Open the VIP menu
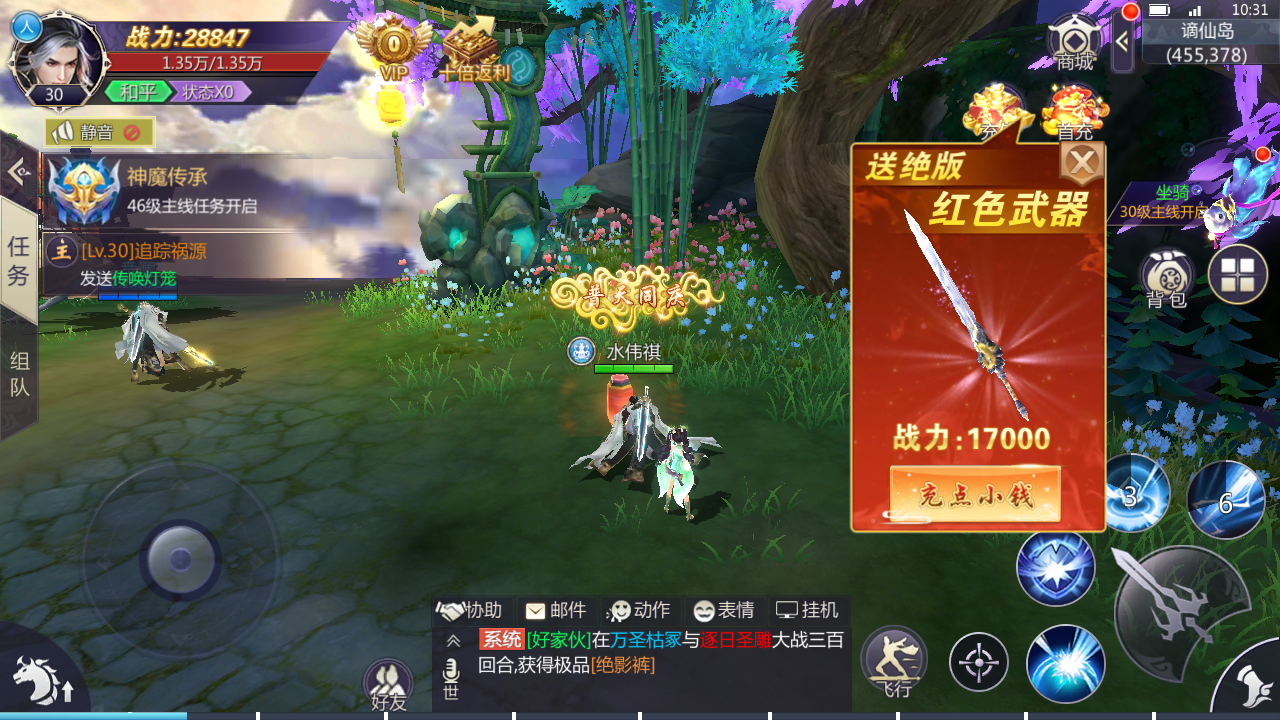This screenshot has height=720, width=1280. point(394,47)
